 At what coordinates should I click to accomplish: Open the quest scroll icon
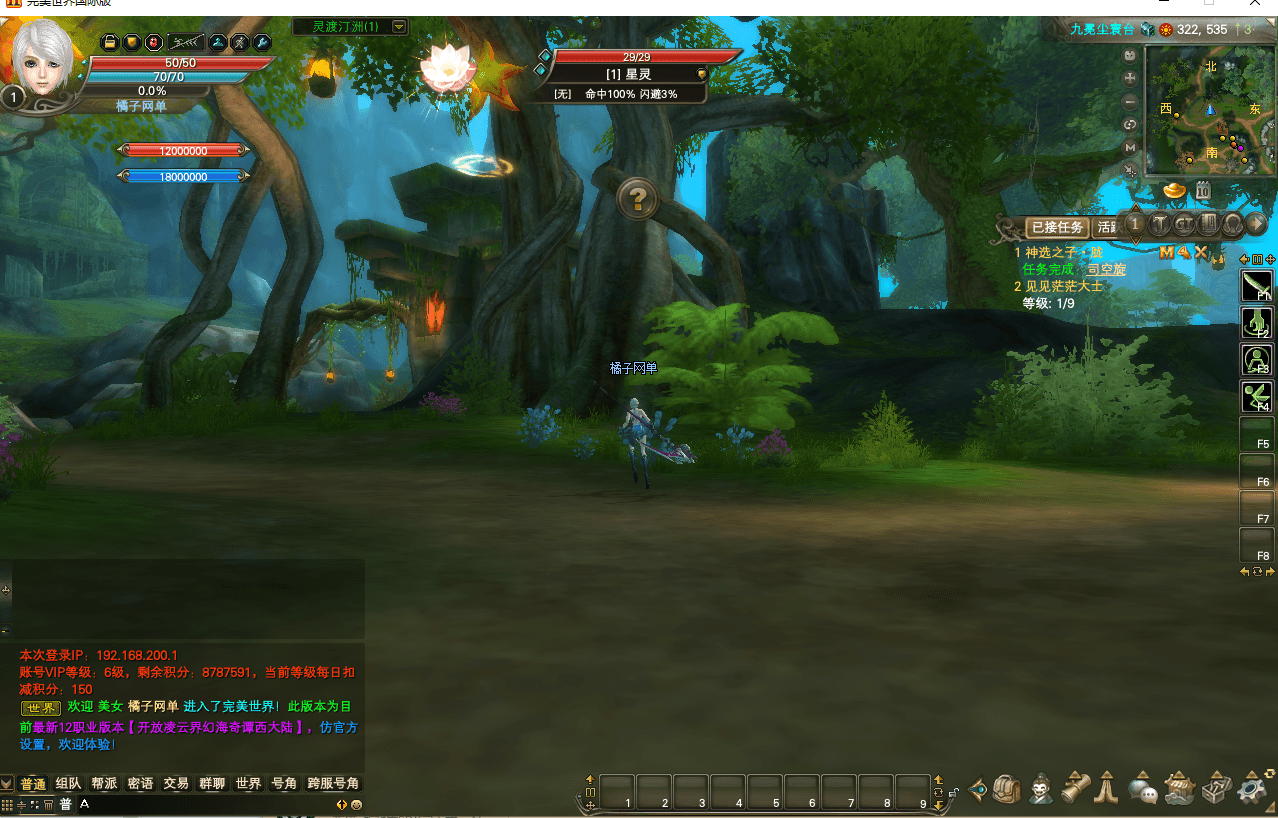[1075, 789]
